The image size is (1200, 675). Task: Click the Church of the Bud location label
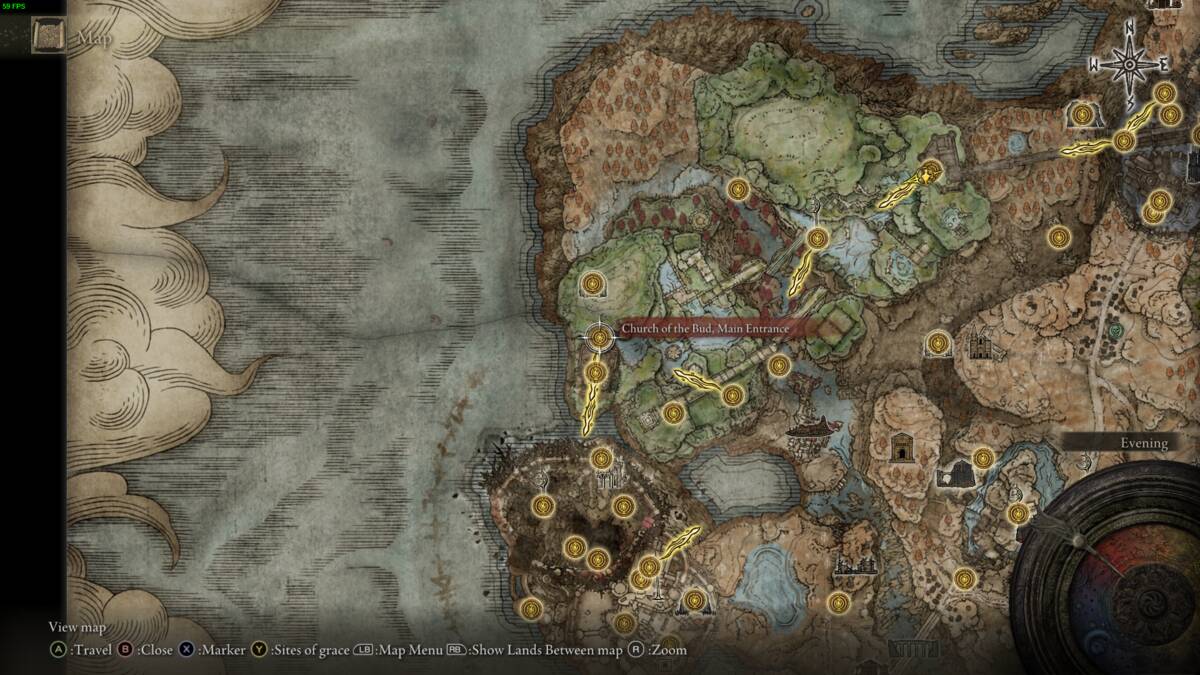pos(705,328)
